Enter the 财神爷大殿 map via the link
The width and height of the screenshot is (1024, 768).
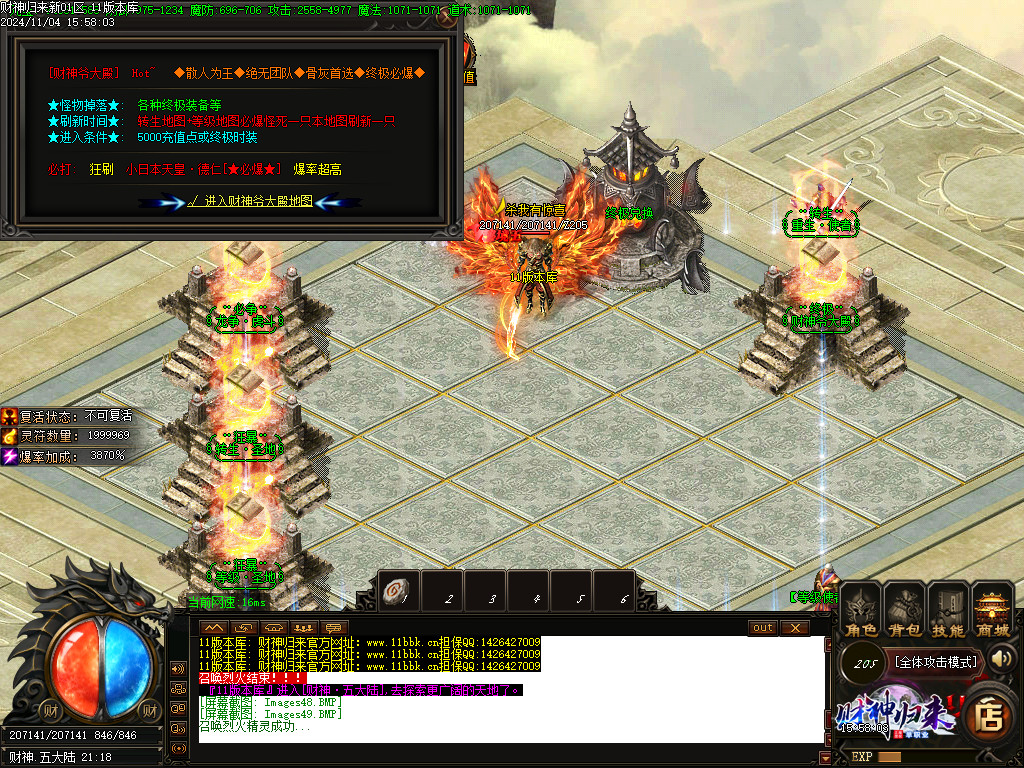click(250, 202)
